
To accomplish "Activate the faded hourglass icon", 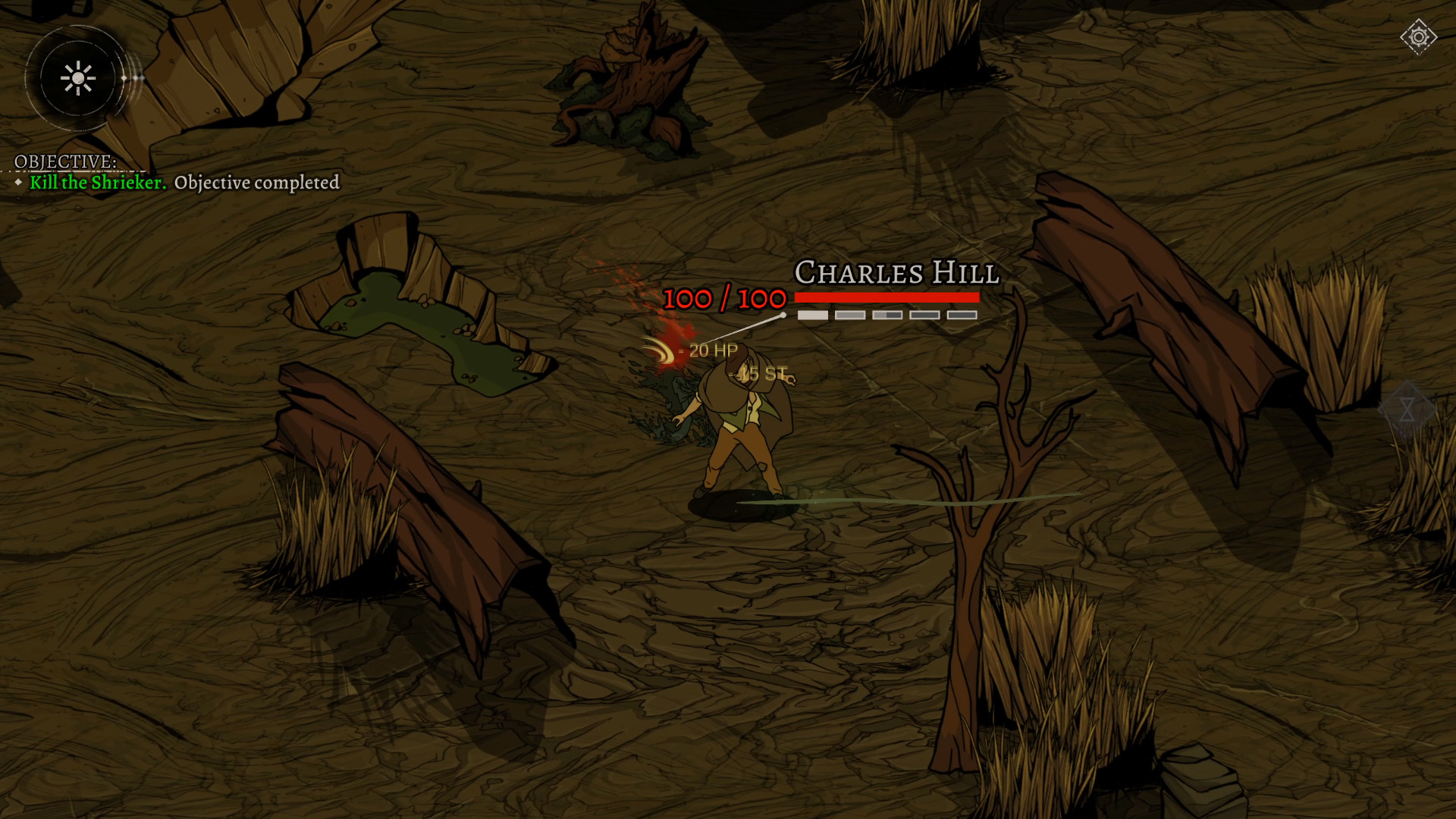I will coord(1407,410).
